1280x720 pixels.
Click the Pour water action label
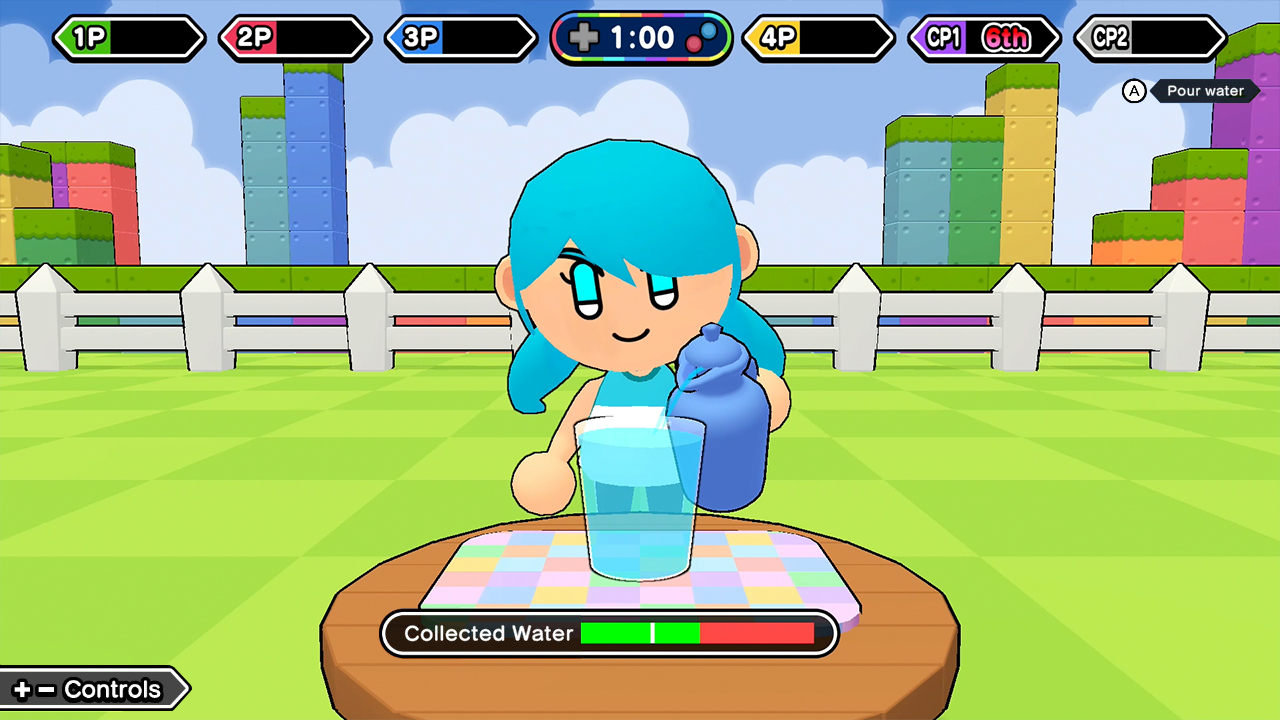click(x=1205, y=91)
